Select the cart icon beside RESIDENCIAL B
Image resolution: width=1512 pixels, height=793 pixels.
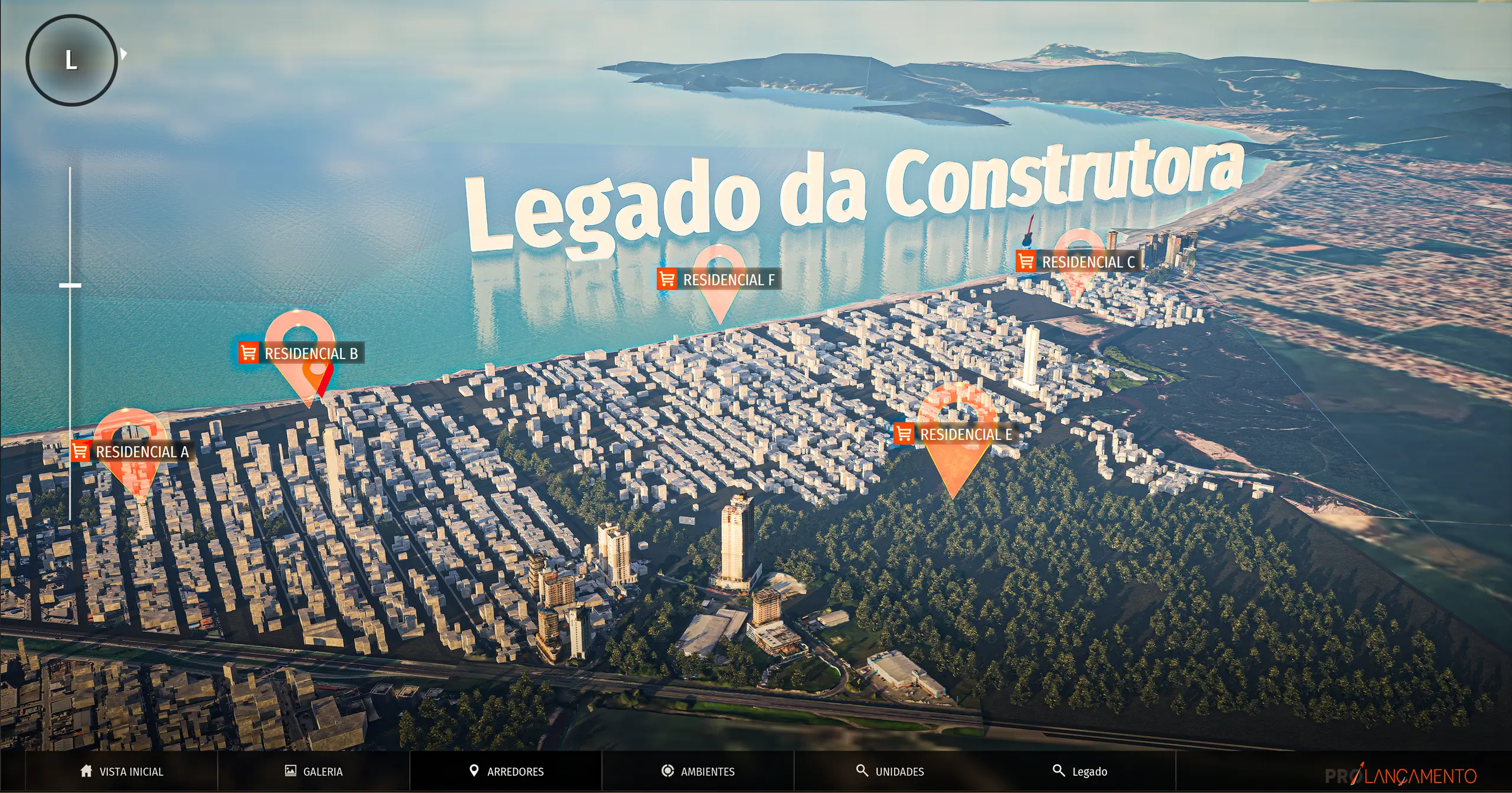tap(247, 353)
